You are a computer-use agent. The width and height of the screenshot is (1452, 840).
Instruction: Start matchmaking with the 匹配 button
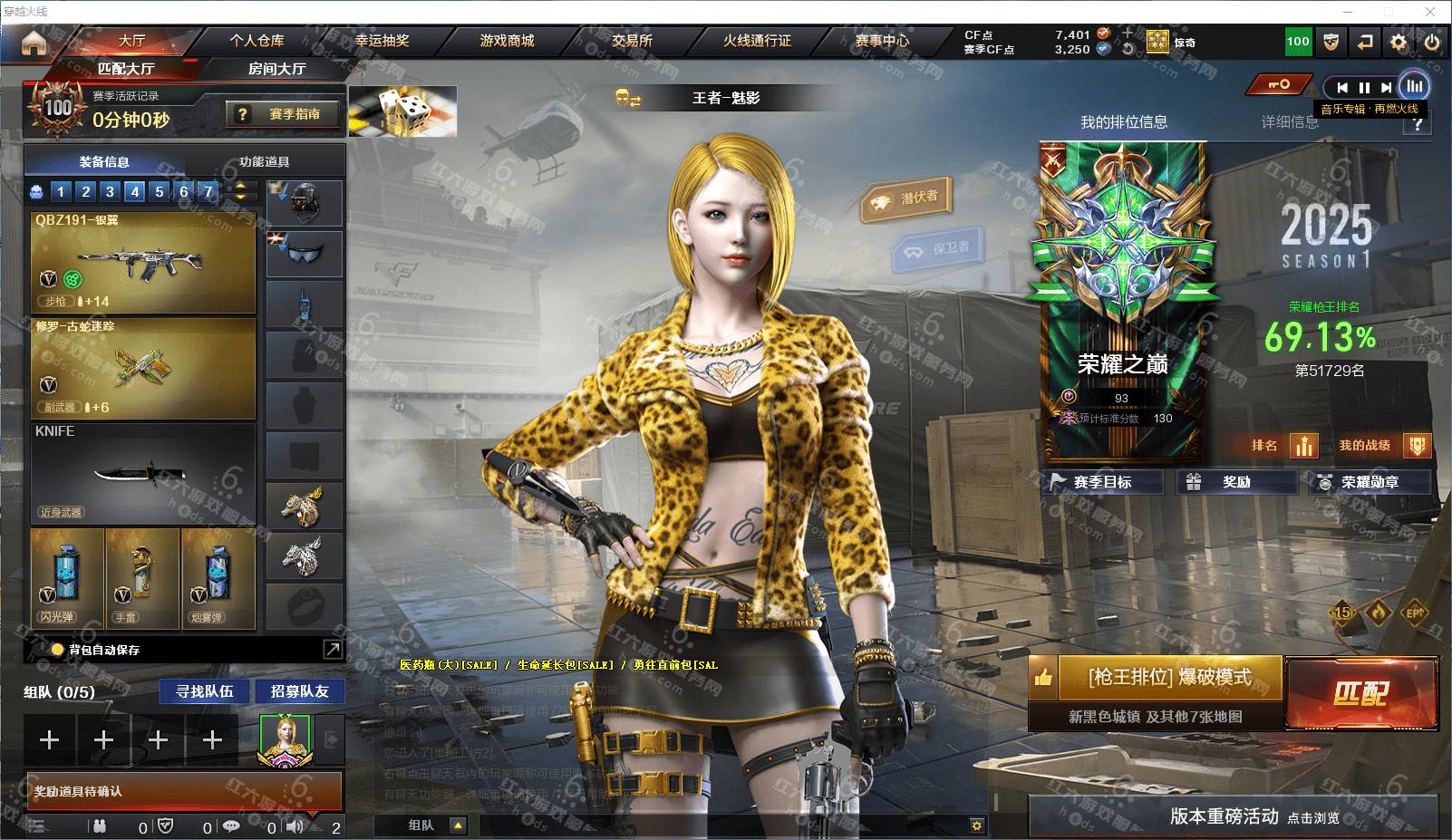point(1360,693)
